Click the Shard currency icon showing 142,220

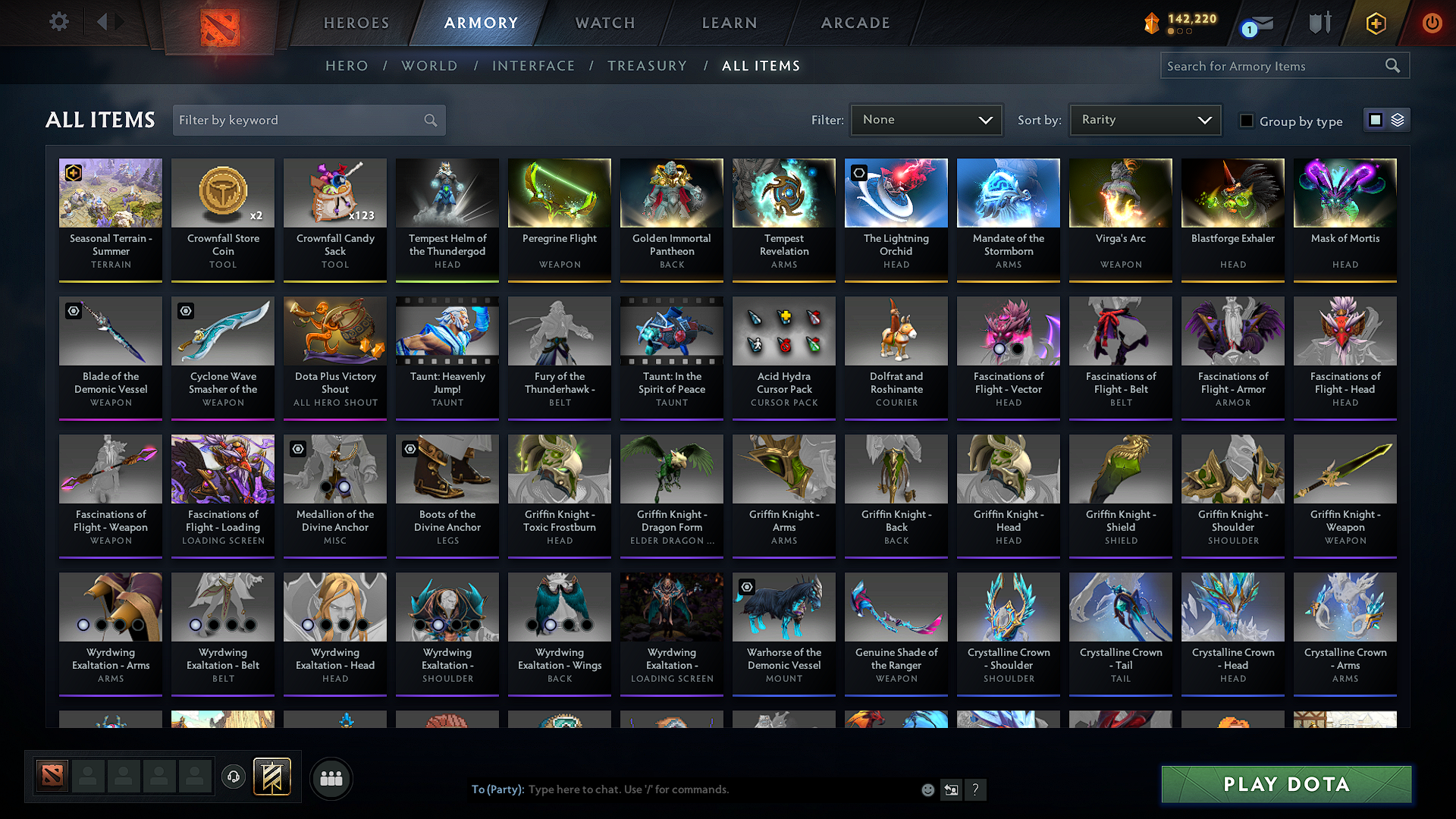tap(1151, 22)
